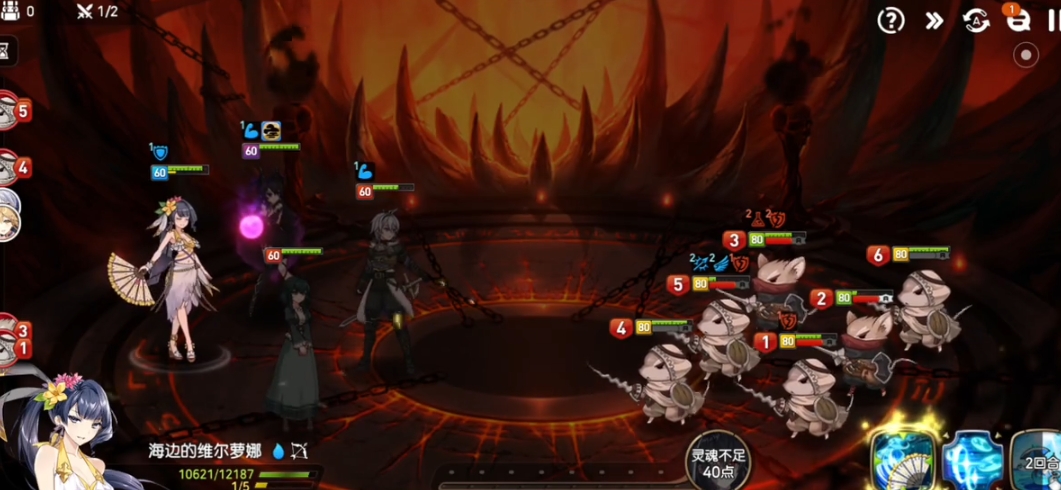Pause the battle
The width and height of the screenshot is (1061, 490).
(1053, 21)
